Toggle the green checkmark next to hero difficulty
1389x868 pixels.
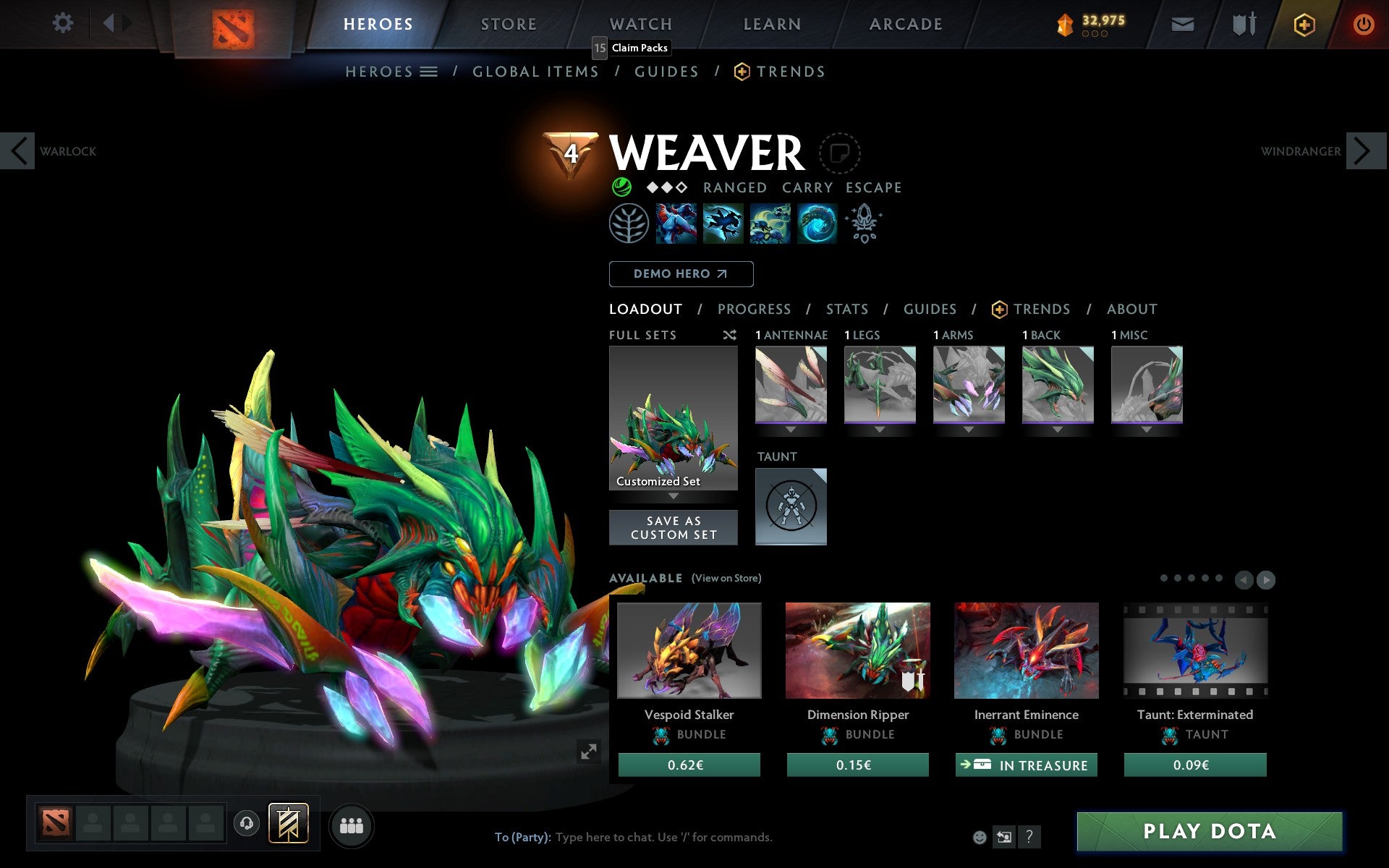tap(621, 187)
